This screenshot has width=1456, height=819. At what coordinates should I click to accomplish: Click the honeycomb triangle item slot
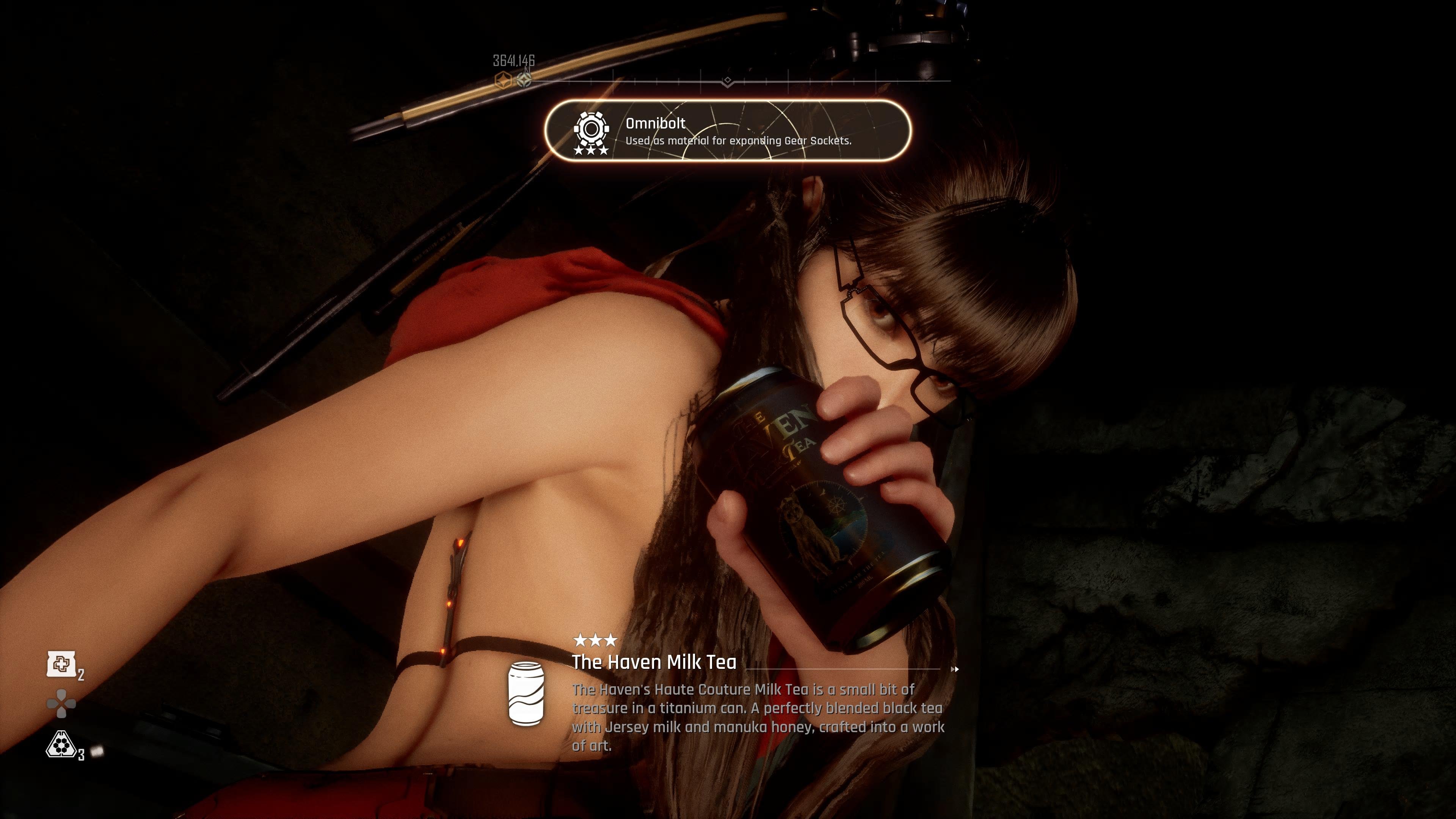[x=61, y=744]
